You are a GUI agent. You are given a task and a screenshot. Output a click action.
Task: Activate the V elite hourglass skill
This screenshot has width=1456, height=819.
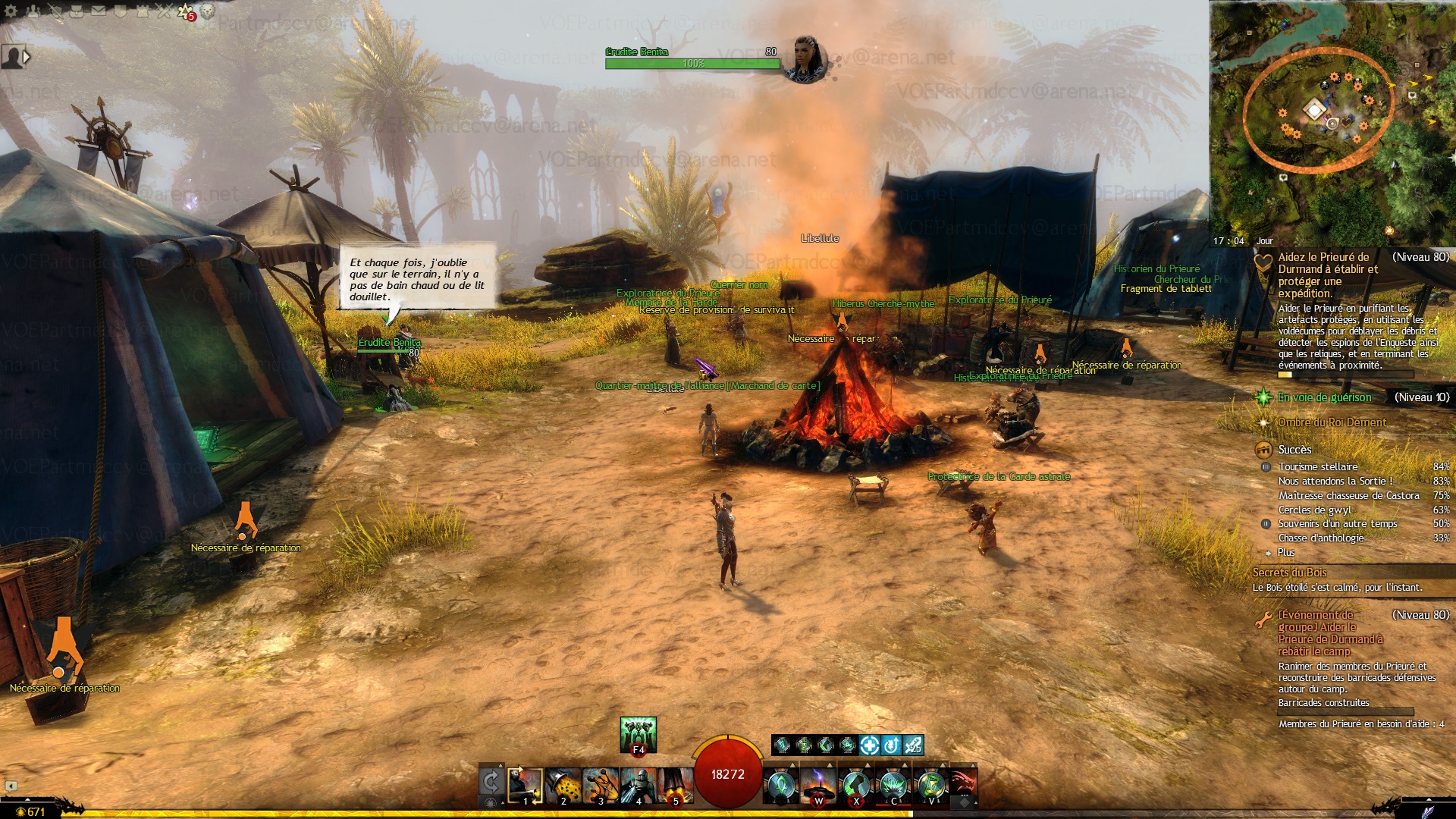[x=932, y=785]
